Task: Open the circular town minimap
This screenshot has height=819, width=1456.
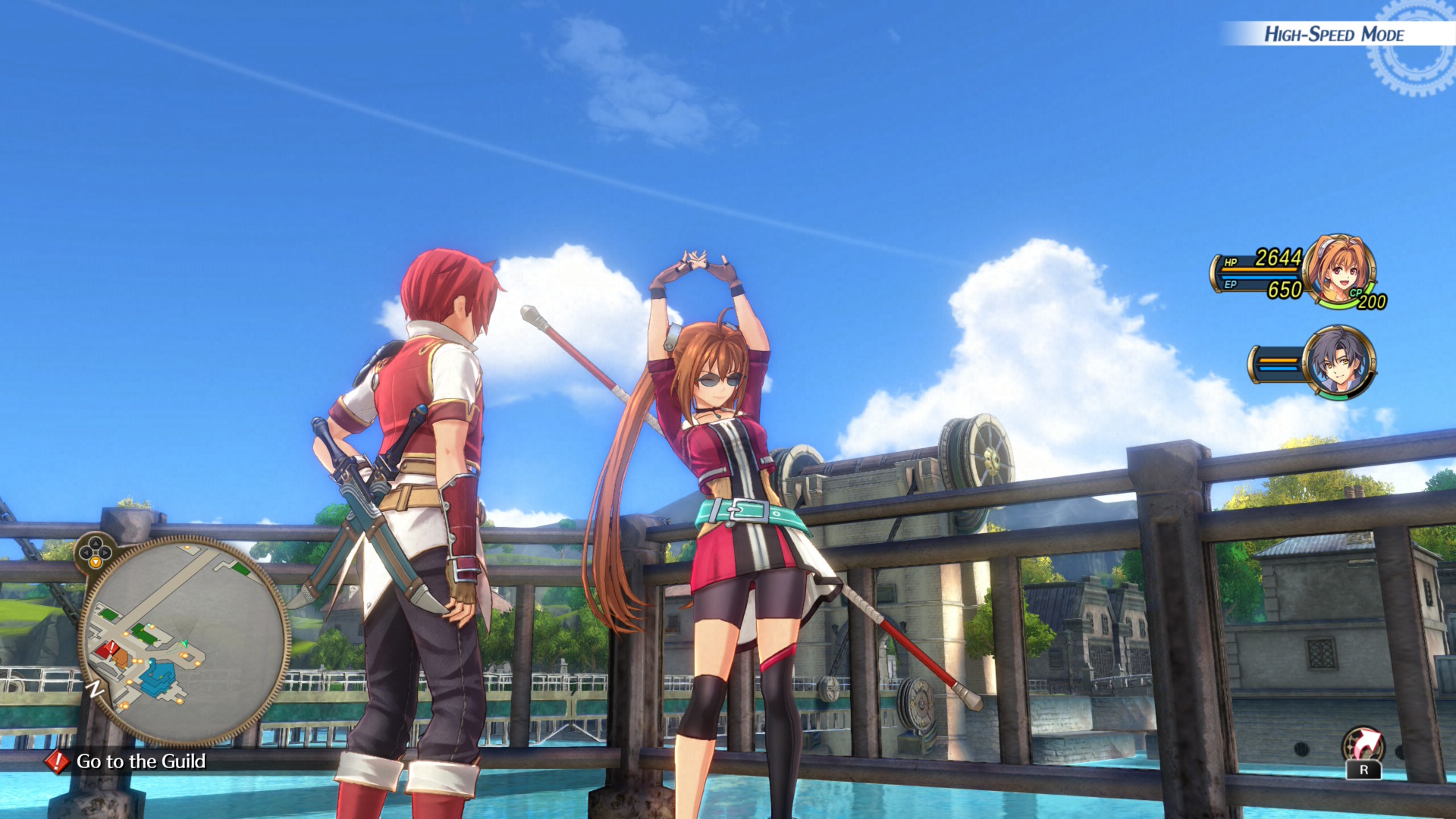Action: tap(184, 641)
